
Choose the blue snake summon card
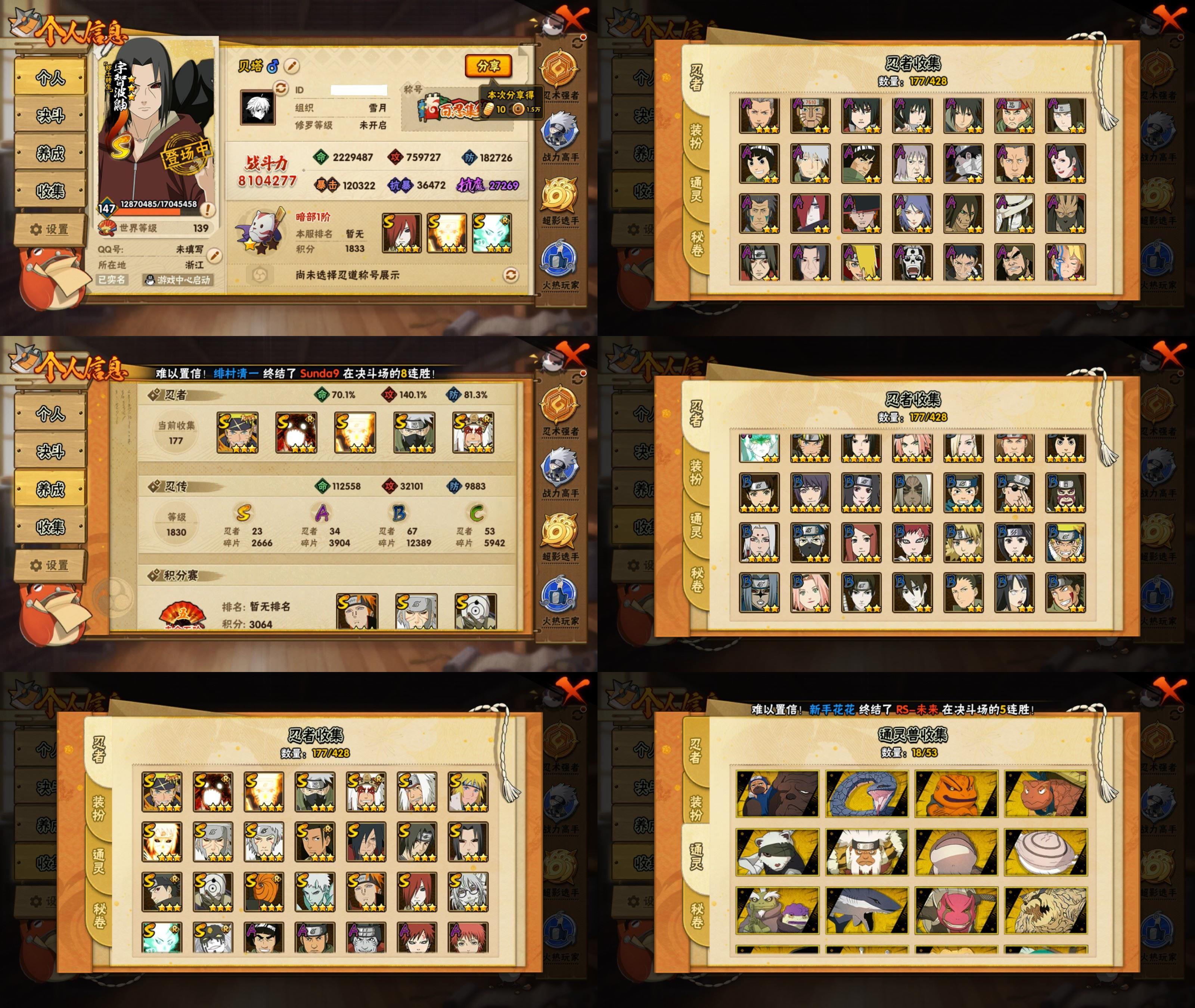866,794
